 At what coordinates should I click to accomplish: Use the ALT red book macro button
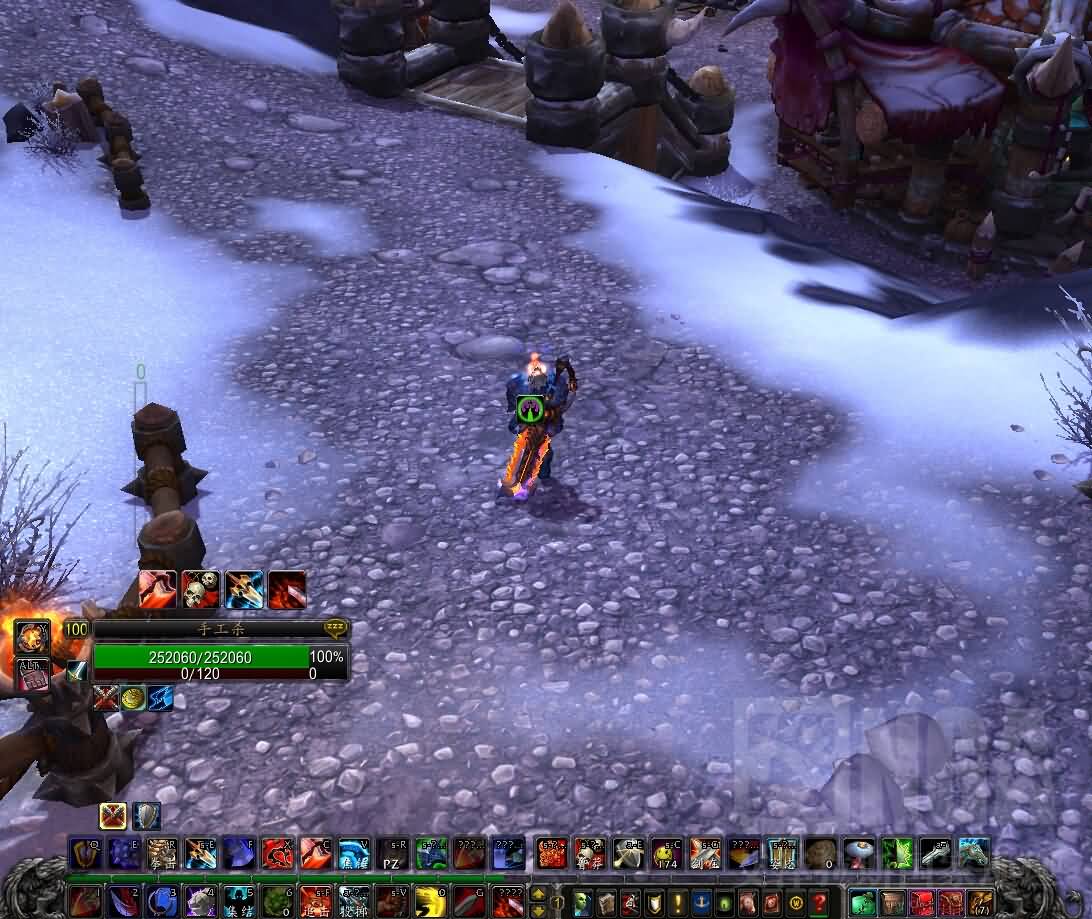[x=32, y=674]
